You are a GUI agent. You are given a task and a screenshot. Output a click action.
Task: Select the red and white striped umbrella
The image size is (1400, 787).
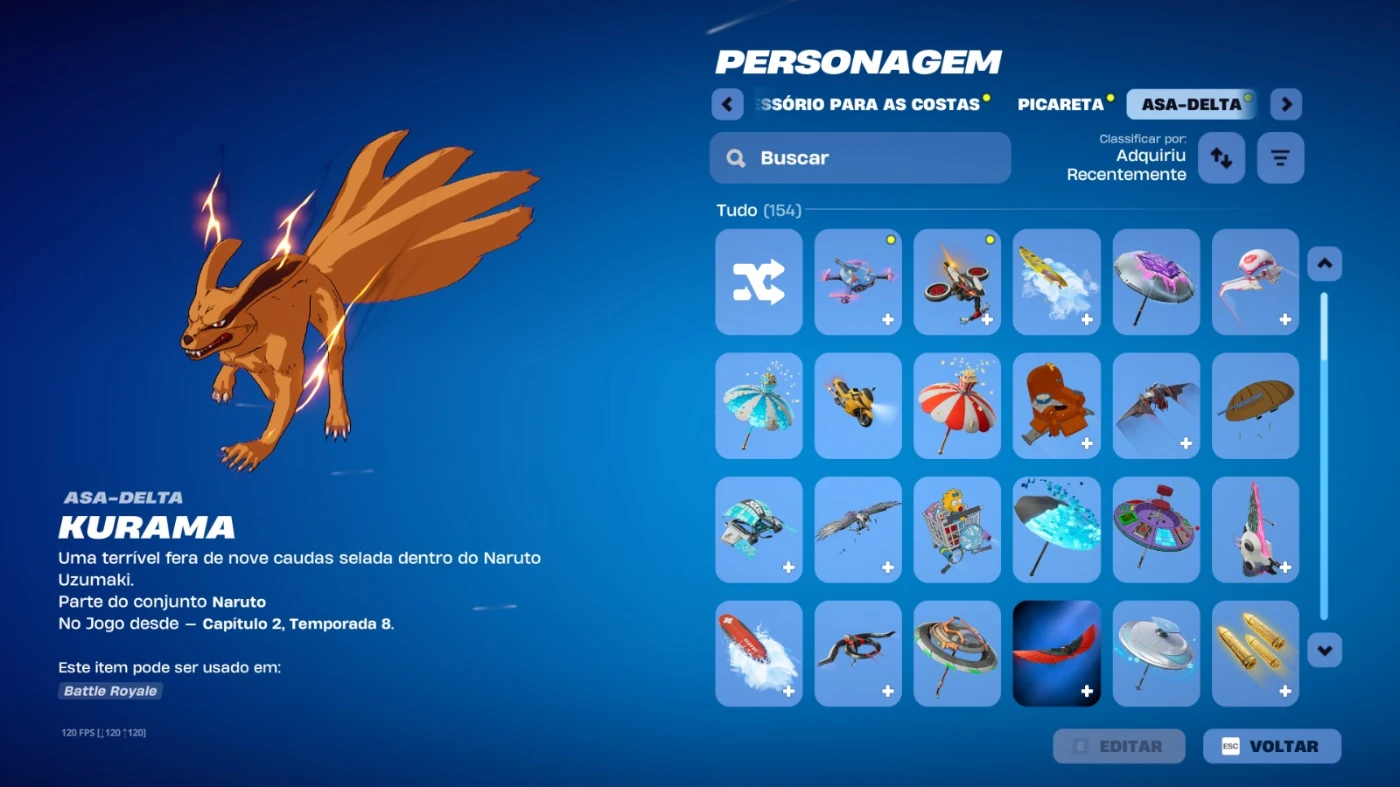click(x=957, y=405)
